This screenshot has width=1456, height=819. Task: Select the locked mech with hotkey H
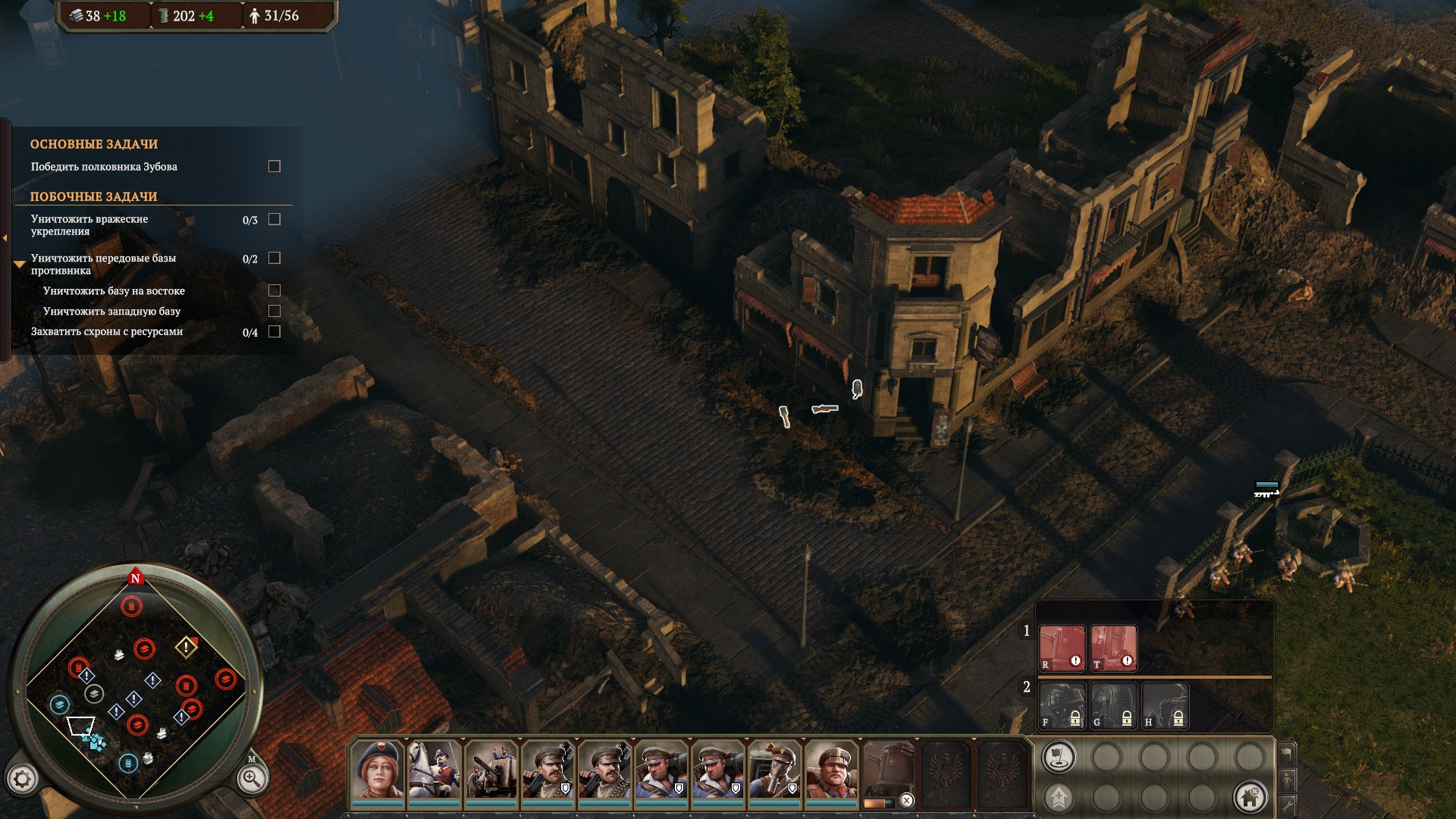coord(1165,705)
